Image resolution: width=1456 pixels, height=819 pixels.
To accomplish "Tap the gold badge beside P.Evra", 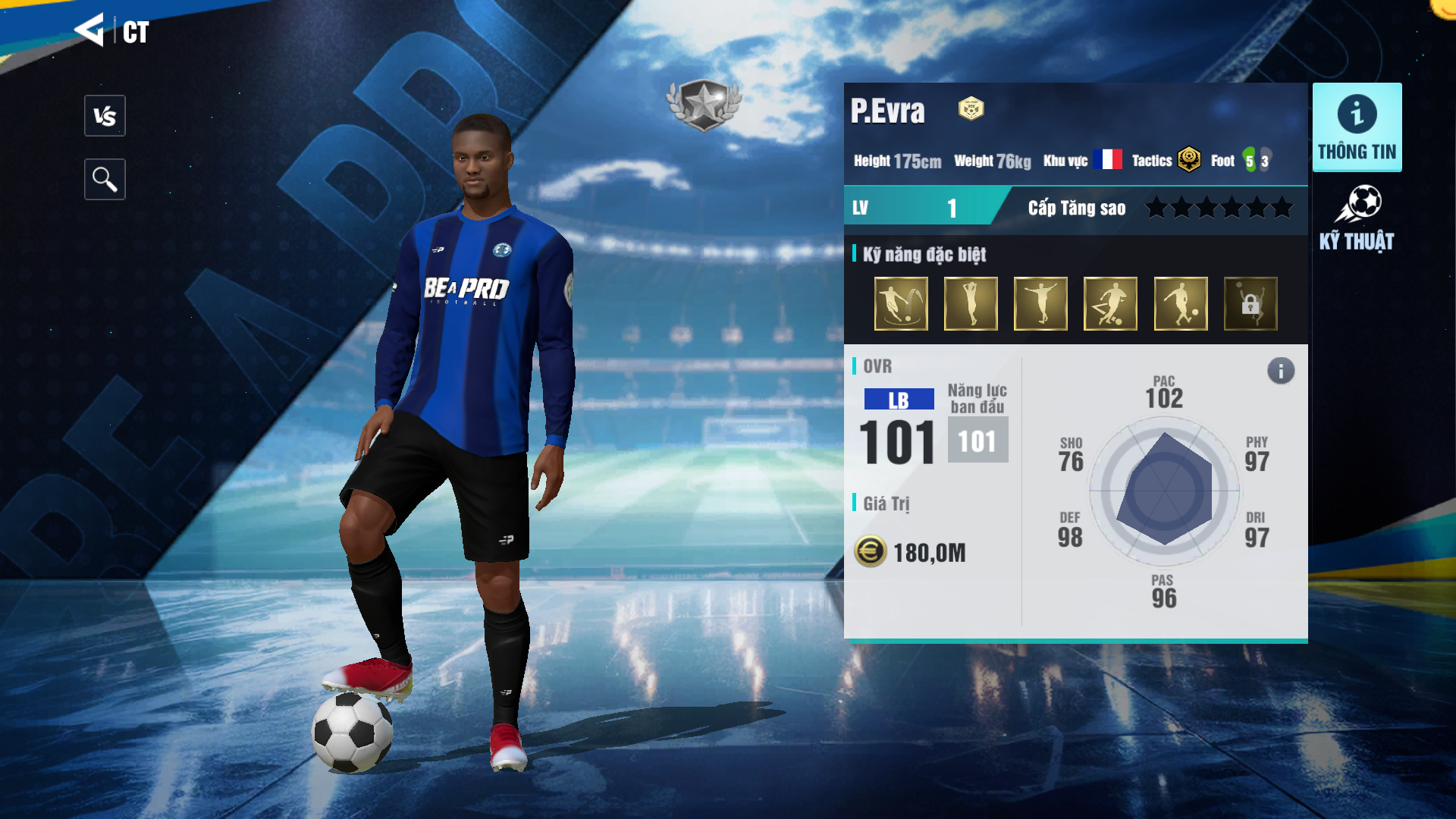I will click(971, 109).
